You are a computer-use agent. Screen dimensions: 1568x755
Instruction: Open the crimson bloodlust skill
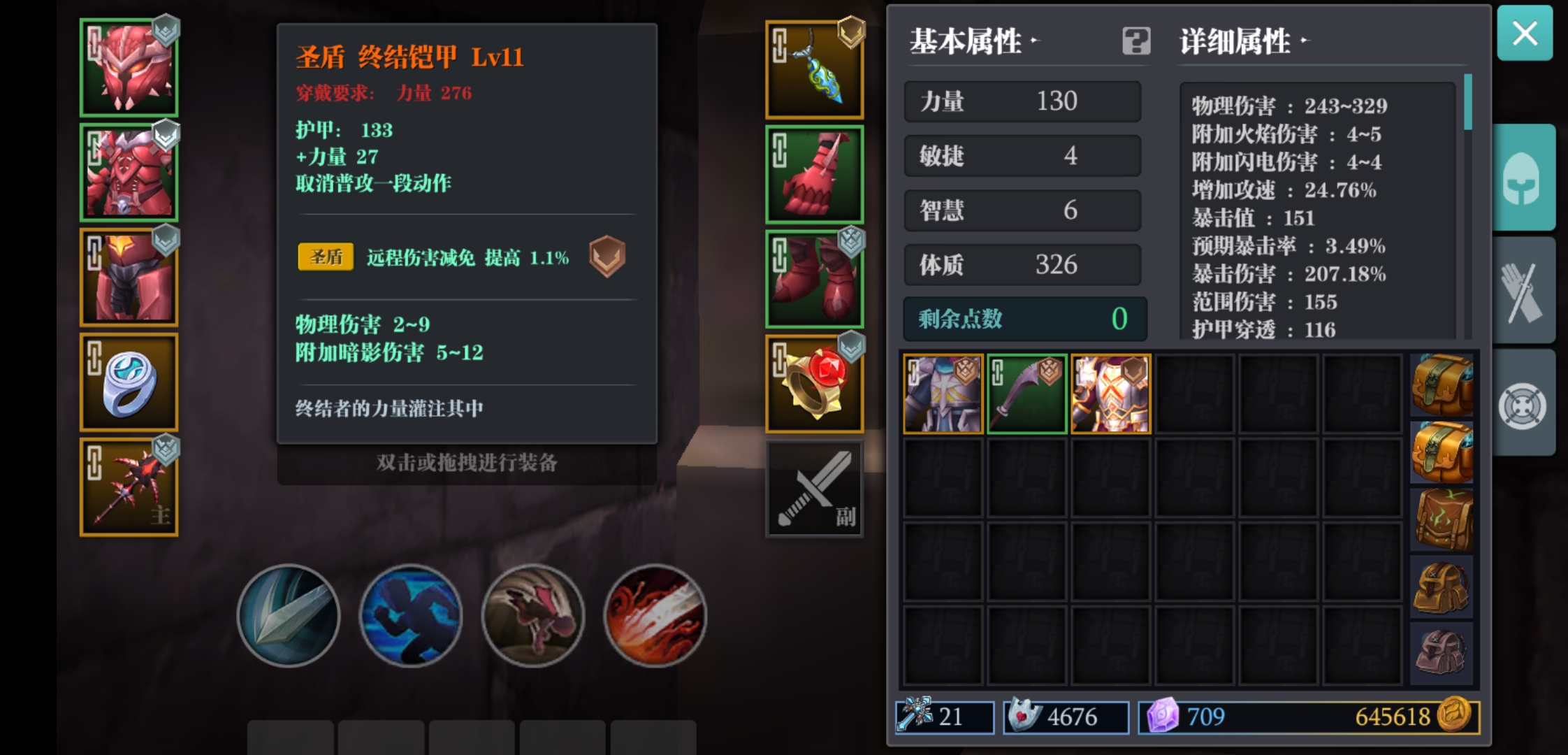click(655, 615)
